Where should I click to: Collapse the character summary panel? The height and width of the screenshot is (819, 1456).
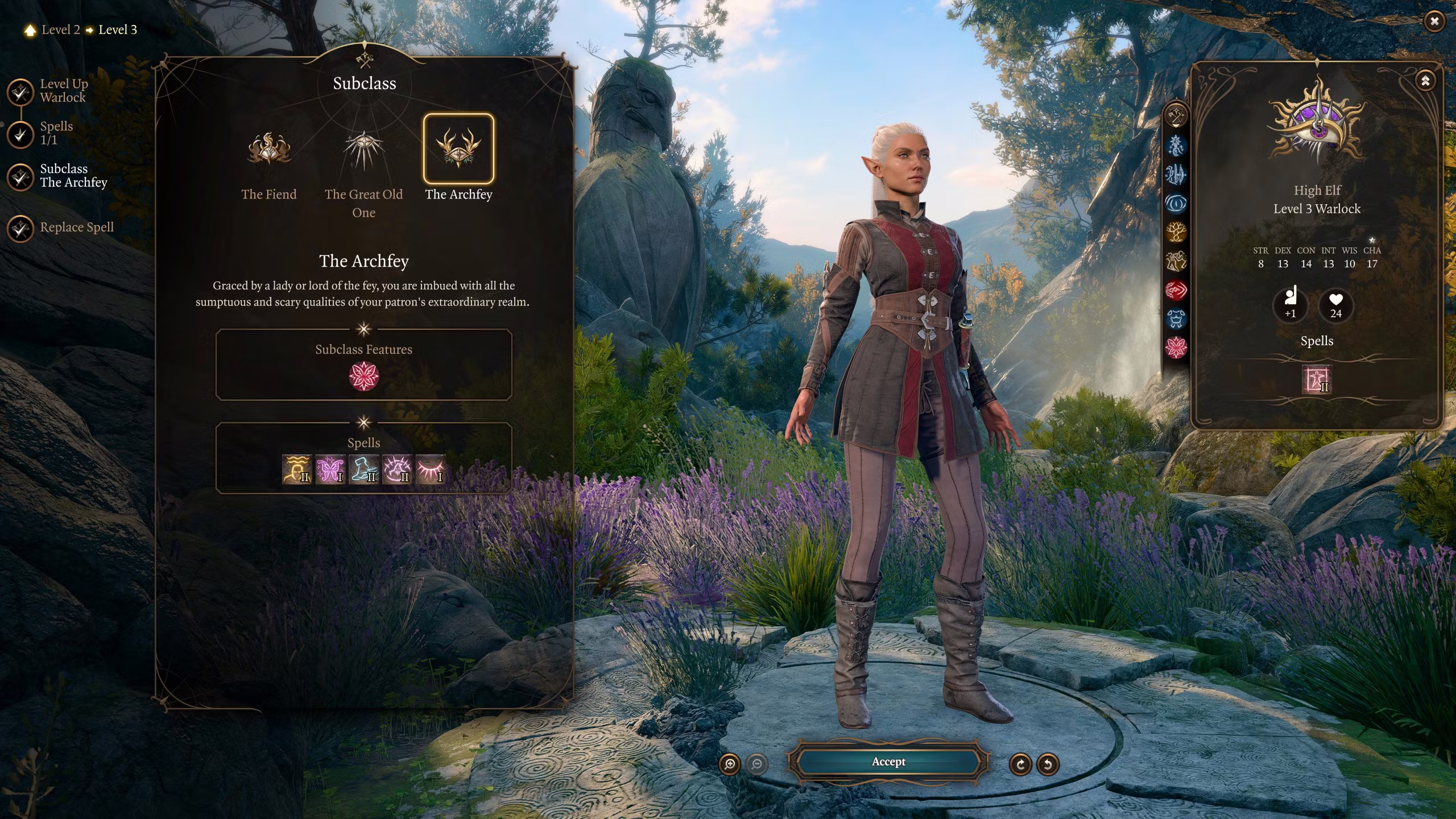tap(1425, 81)
